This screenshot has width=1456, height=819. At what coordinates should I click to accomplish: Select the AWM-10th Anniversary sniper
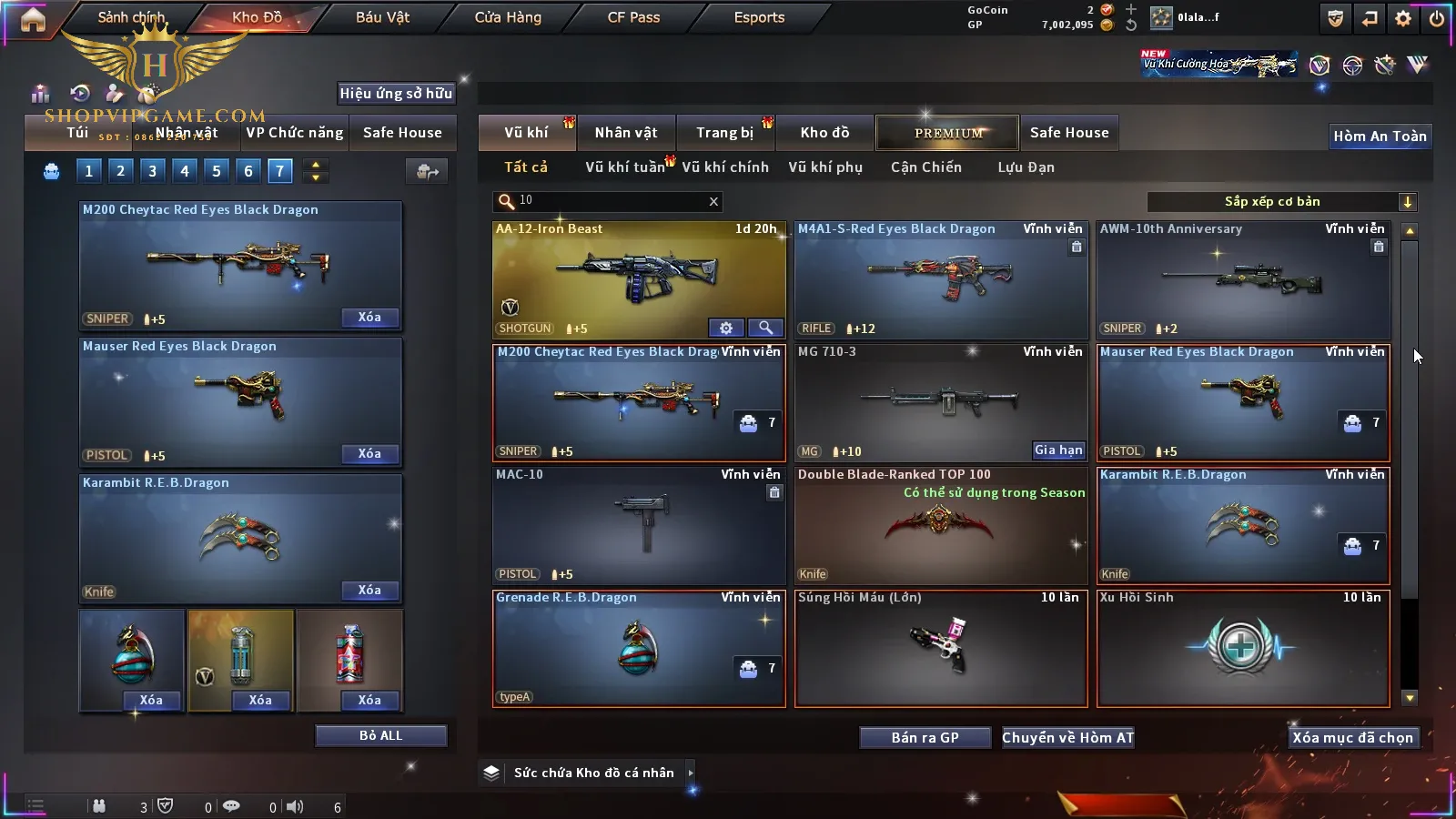point(1243,279)
